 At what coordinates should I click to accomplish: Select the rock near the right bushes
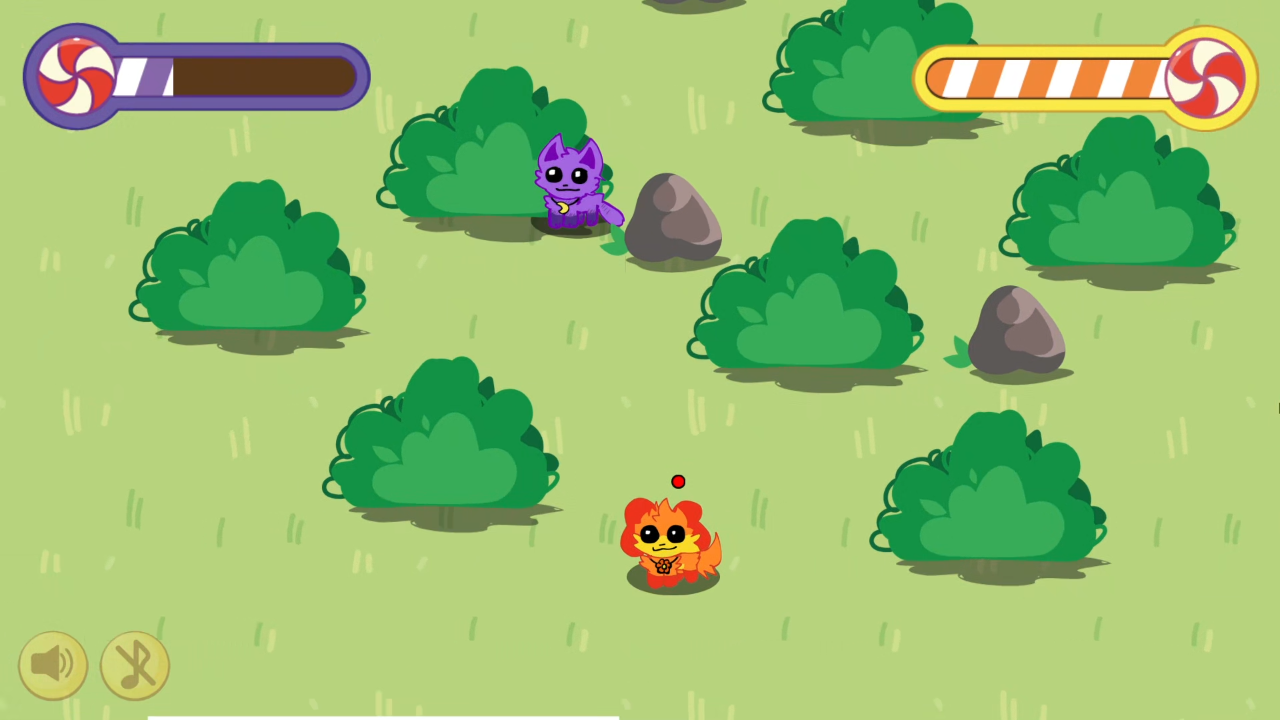(1017, 330)
